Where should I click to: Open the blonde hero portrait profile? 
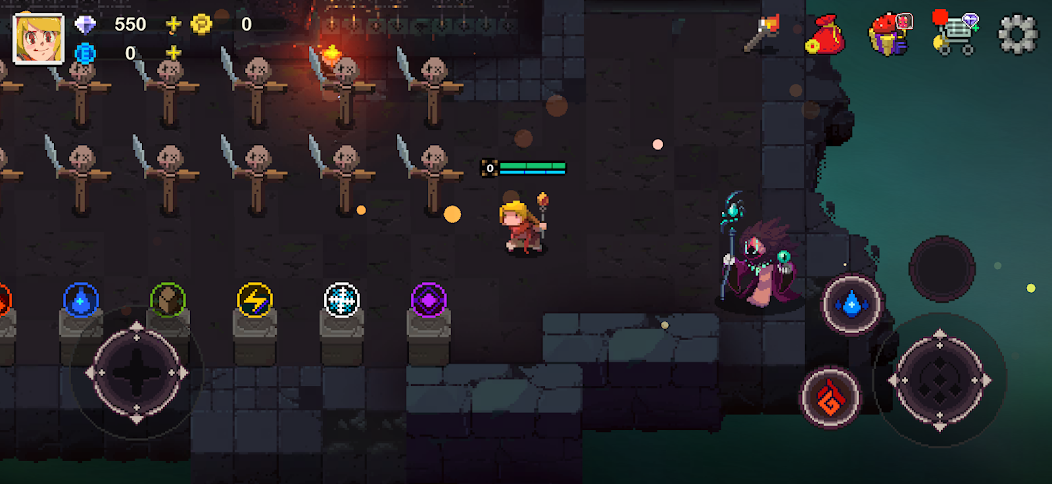[x=38, y=37]
